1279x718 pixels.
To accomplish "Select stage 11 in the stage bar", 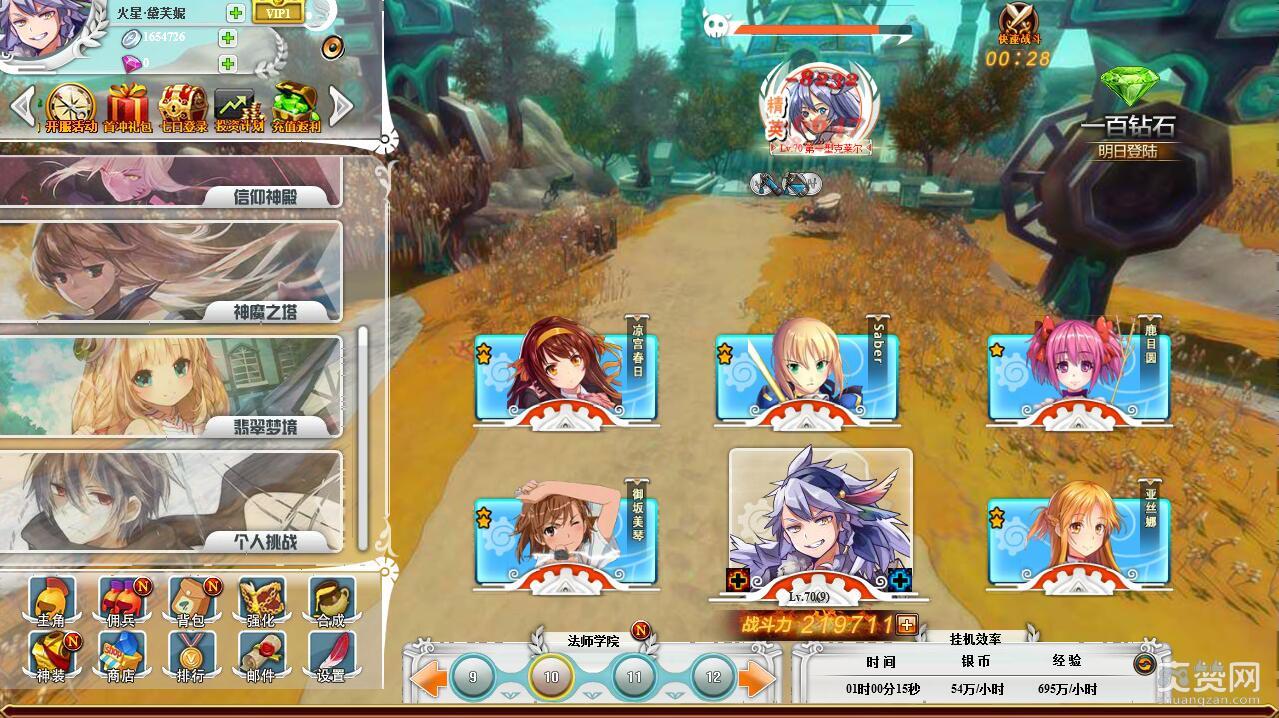I will tap(633, 677).
